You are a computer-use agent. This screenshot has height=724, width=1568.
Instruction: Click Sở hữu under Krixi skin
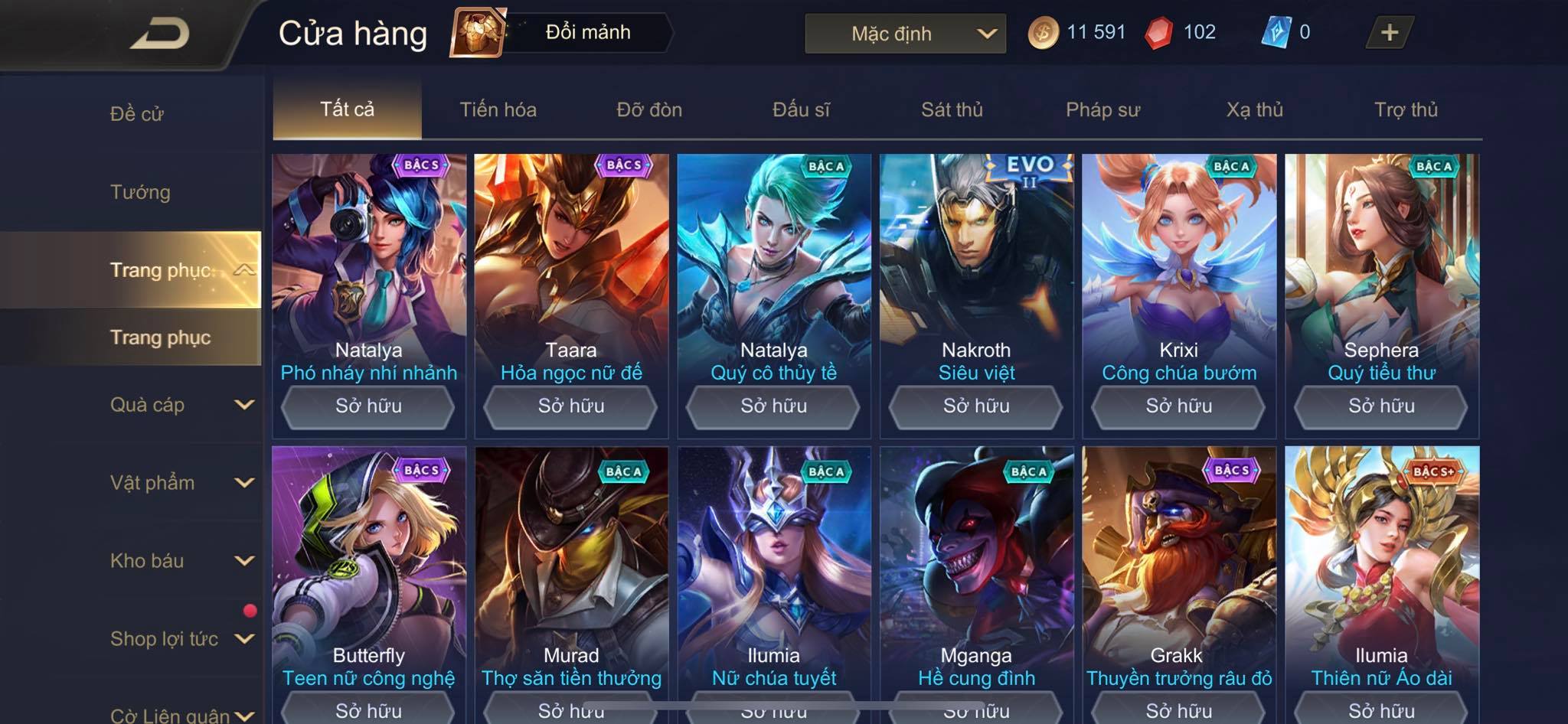click(x=1178, y=406)
